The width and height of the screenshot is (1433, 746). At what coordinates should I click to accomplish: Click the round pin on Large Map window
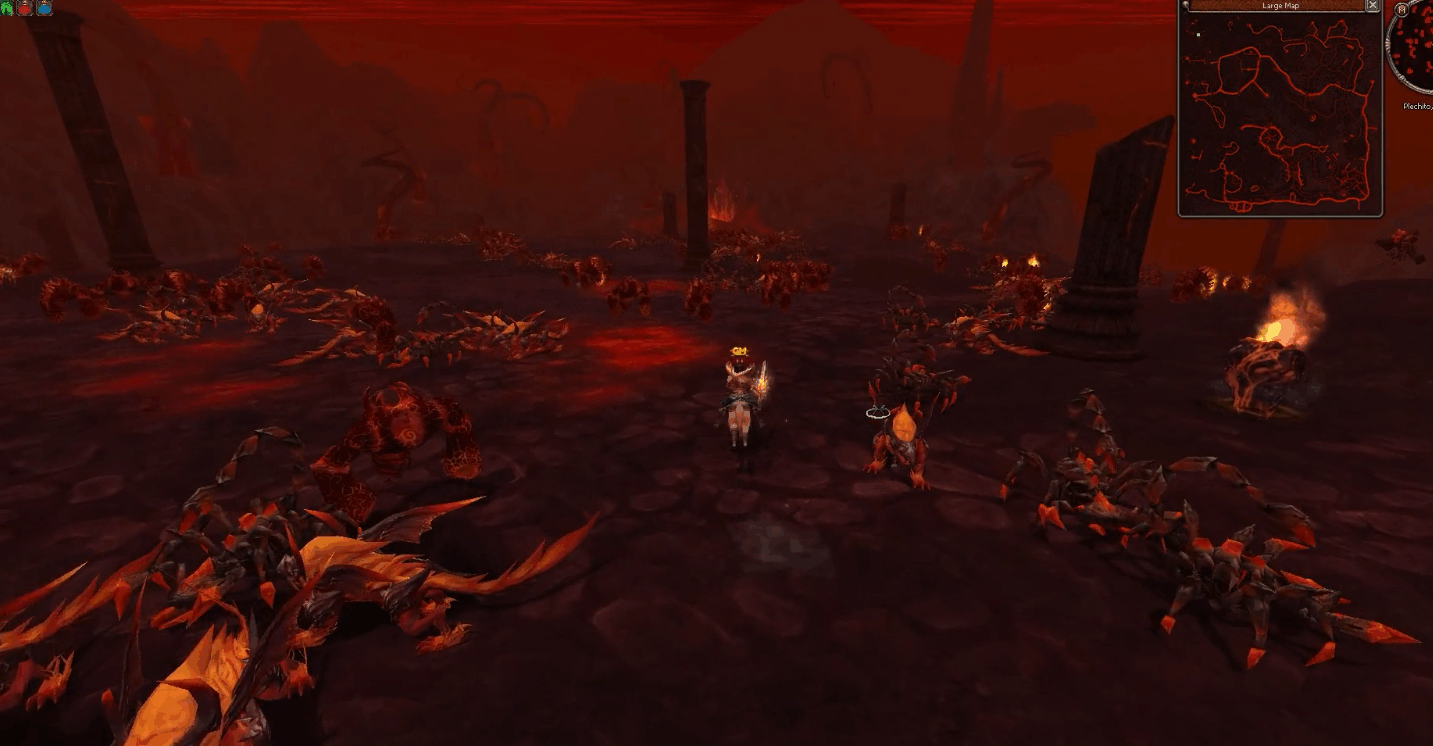pos(1185,6)
